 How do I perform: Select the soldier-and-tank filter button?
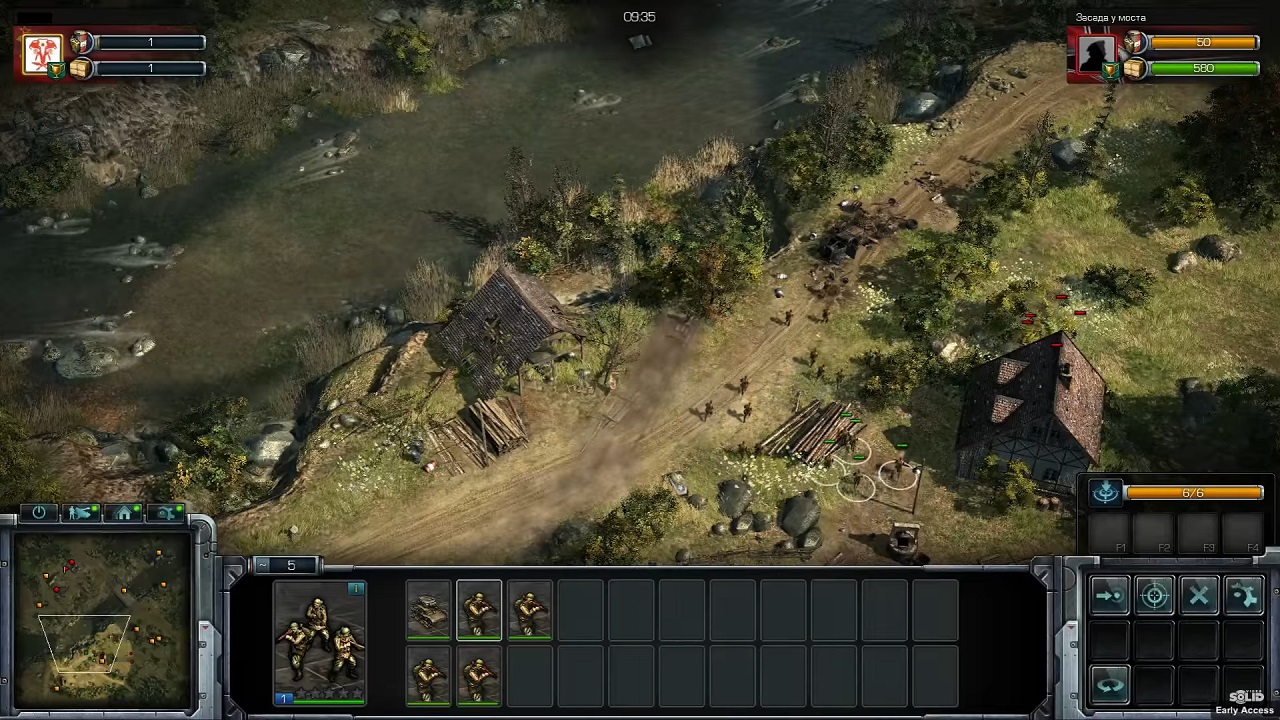[81, 513]
